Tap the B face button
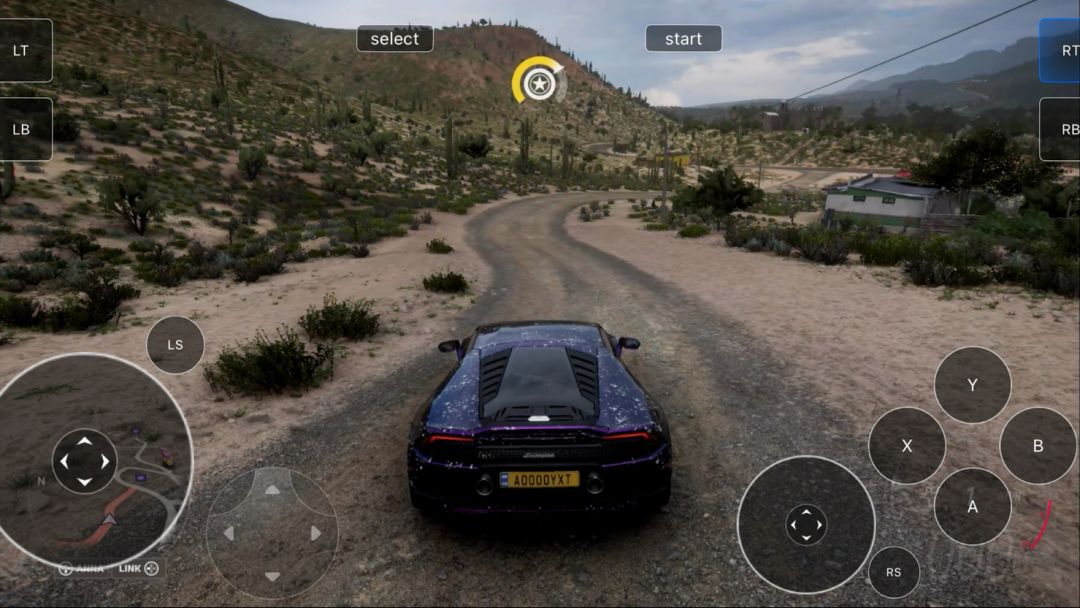Image resolution: width=1080 pixels, height=608 pixels. 1038,446
